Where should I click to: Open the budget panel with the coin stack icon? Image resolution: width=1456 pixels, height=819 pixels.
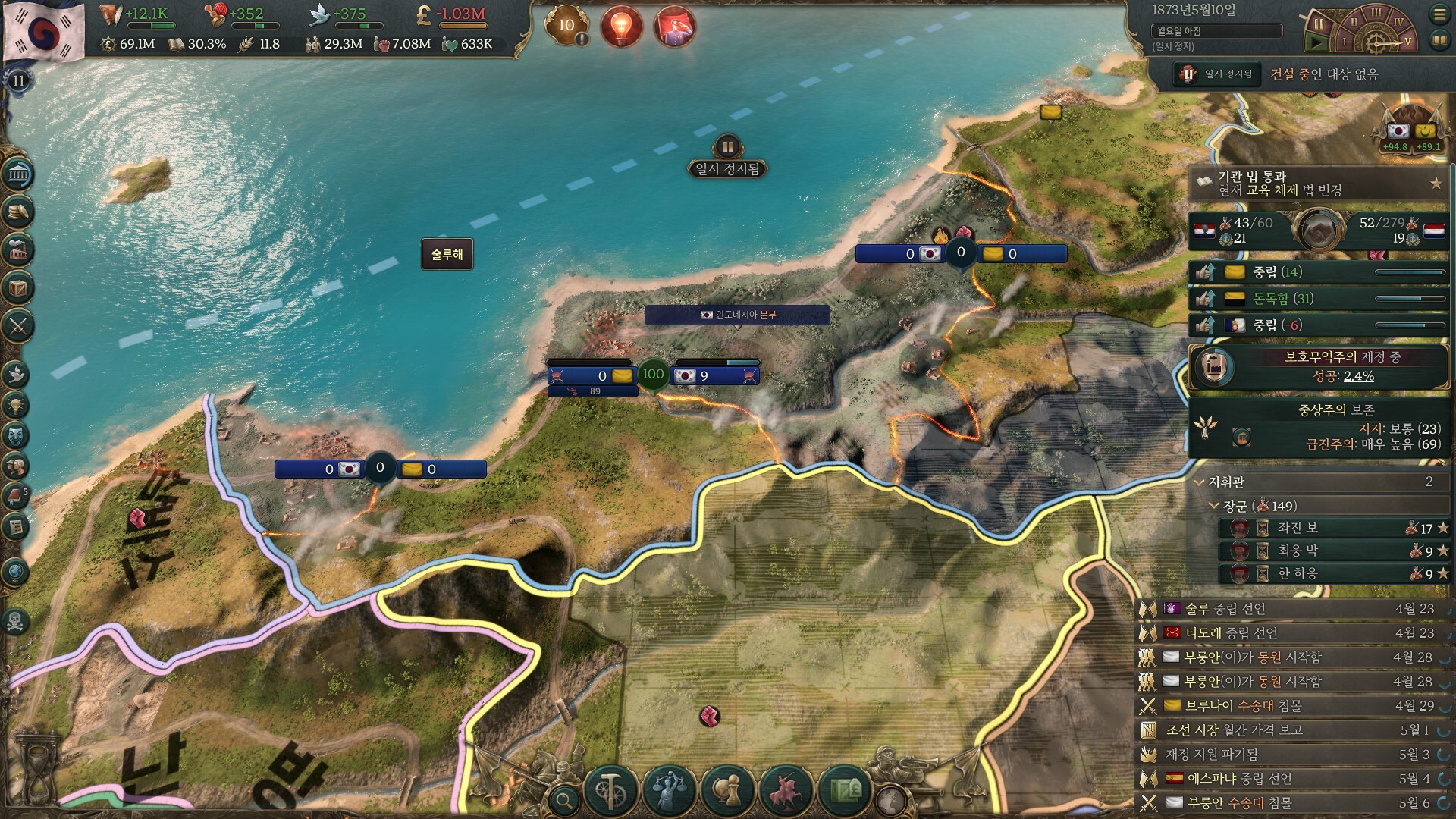tap(17, 213)
